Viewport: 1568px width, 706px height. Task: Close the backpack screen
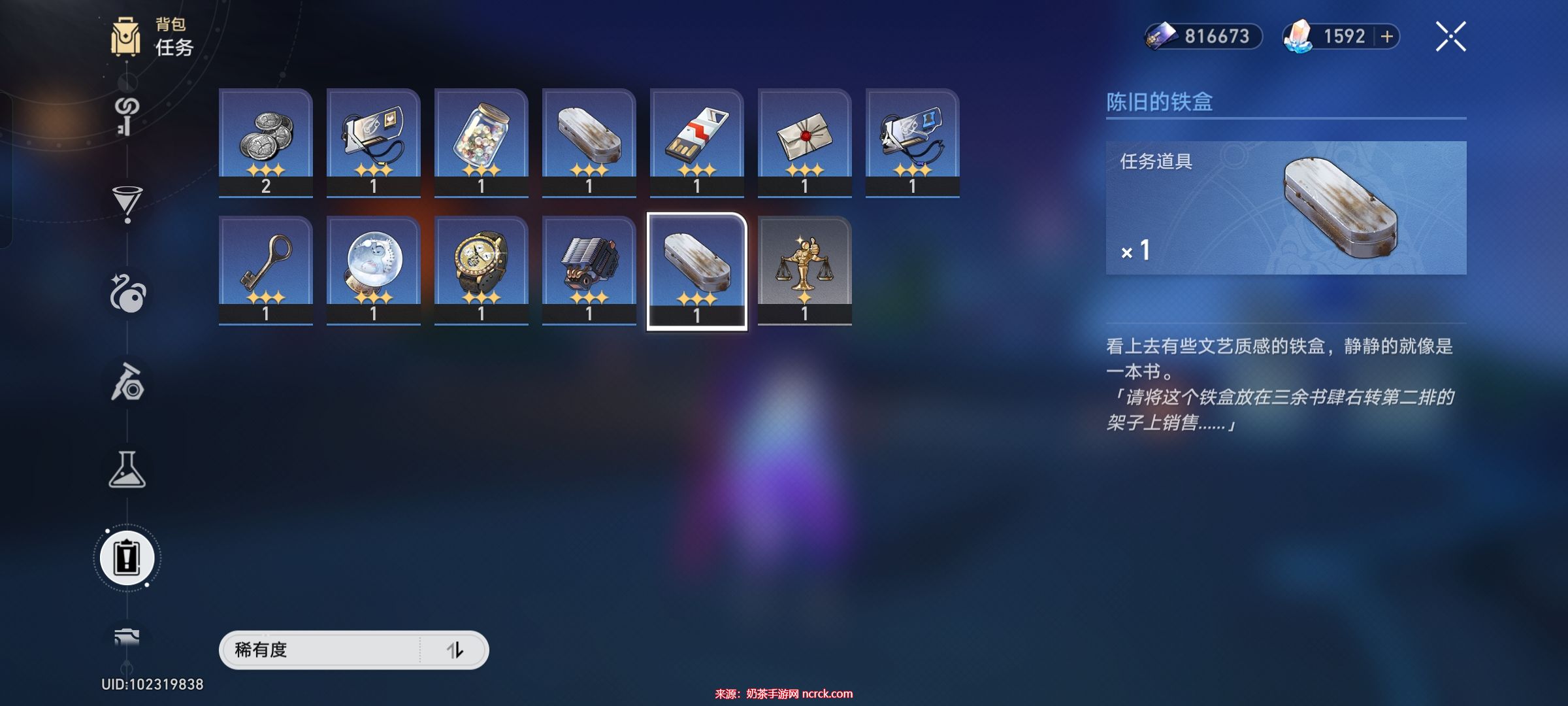(1450, 37)
